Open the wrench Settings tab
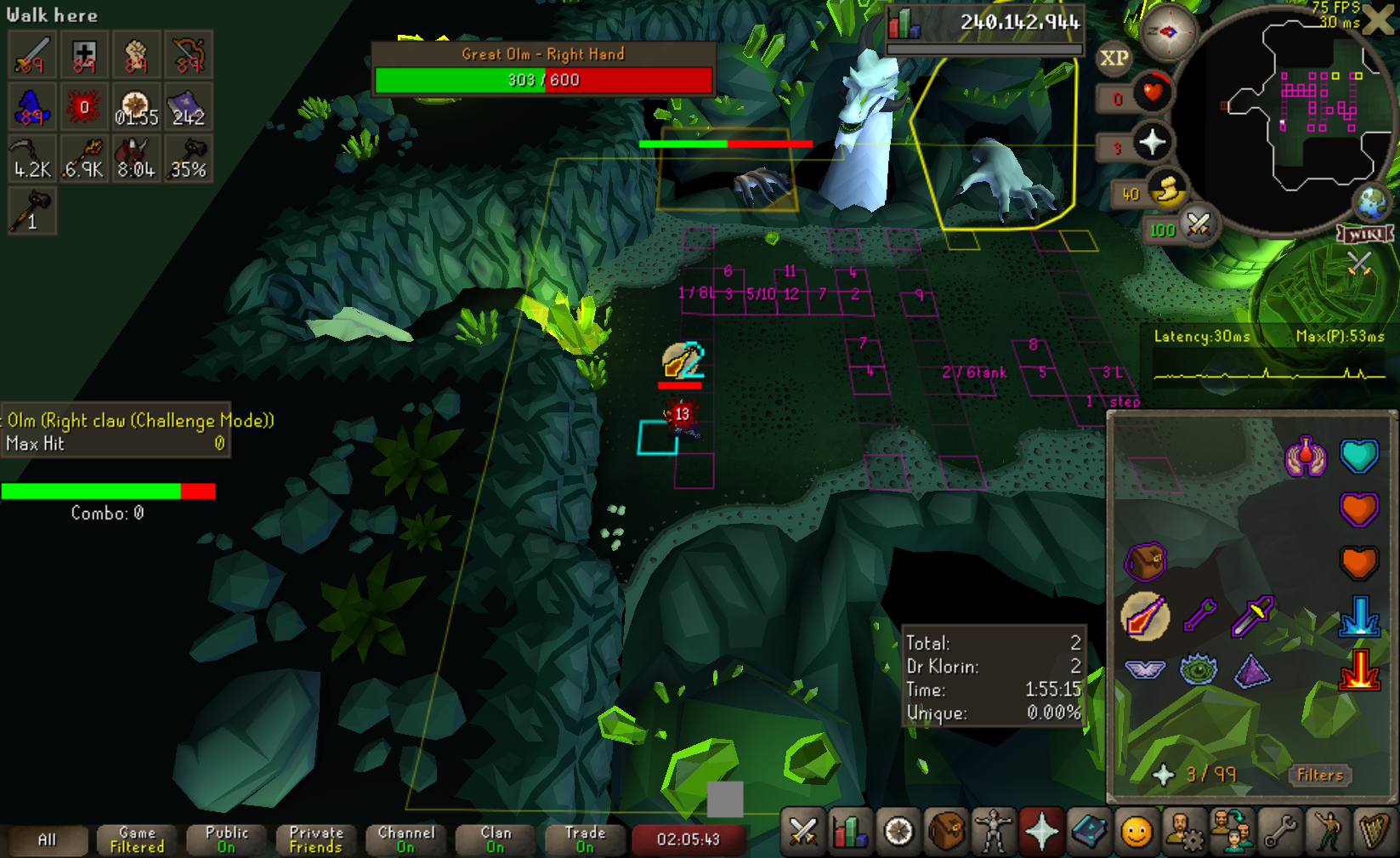The image size is (1400, 858). (1280, 831)
